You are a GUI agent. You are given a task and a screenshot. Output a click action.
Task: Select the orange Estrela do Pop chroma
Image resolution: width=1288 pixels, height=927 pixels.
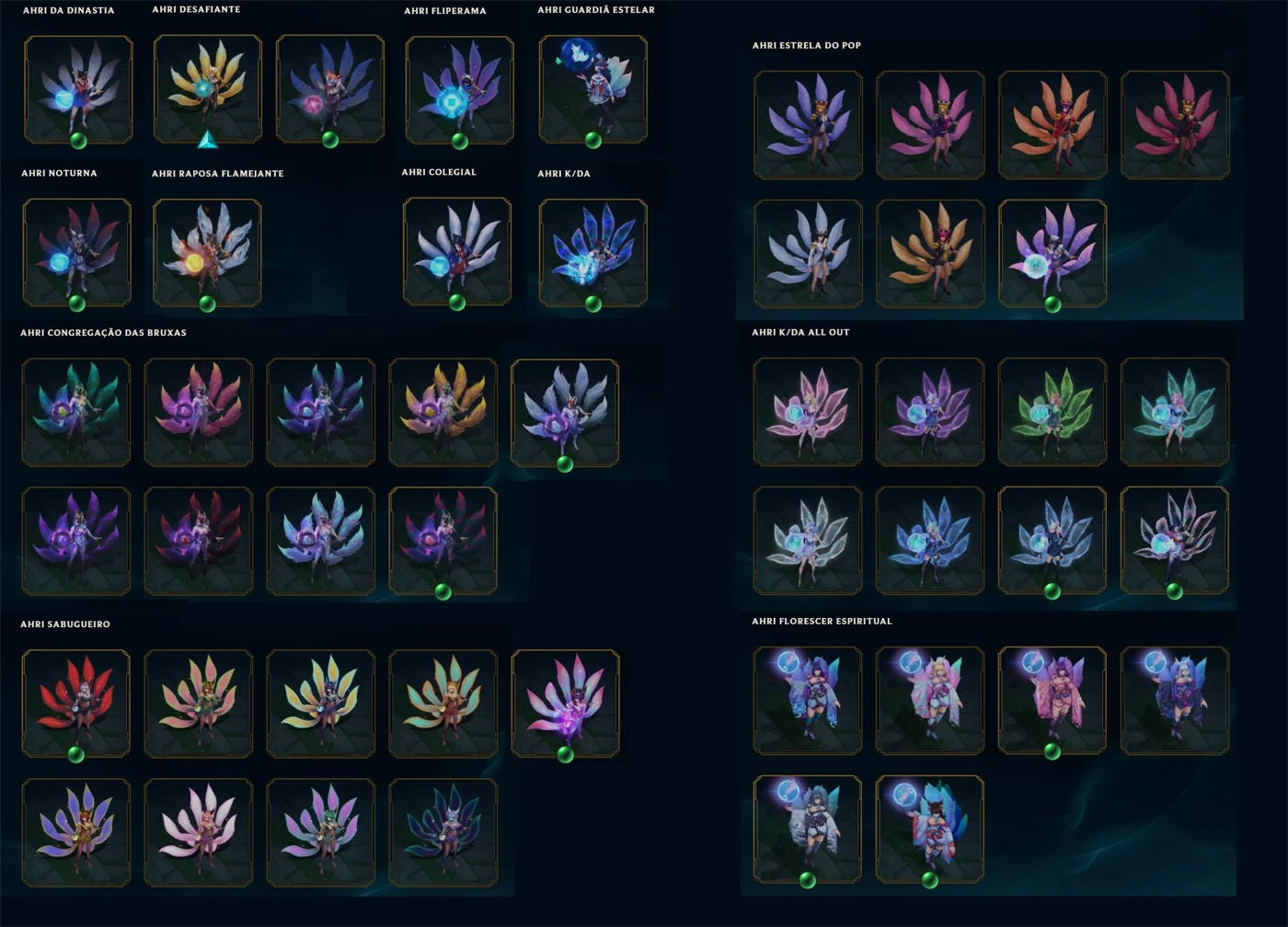1052,124
